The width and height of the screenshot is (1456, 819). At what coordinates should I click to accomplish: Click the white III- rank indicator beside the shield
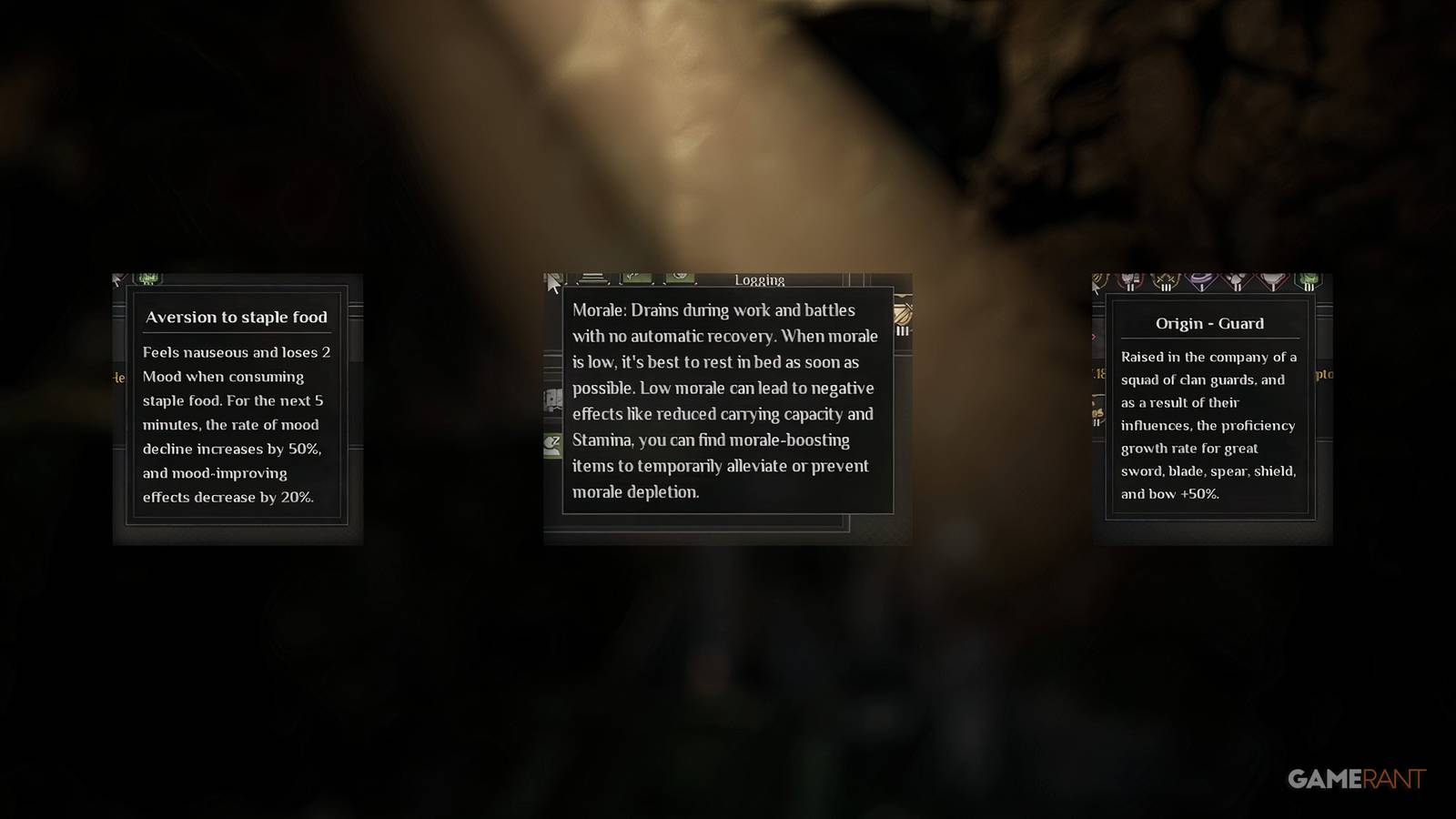[x=903, y=331]
